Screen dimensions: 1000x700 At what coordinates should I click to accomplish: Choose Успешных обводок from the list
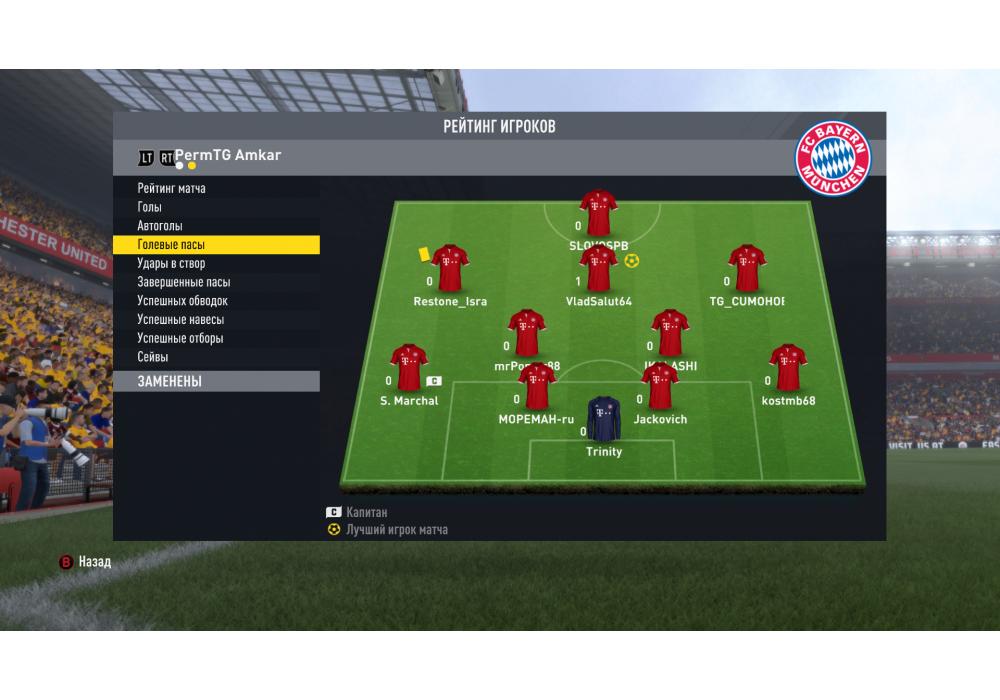[x=183, y=301]
